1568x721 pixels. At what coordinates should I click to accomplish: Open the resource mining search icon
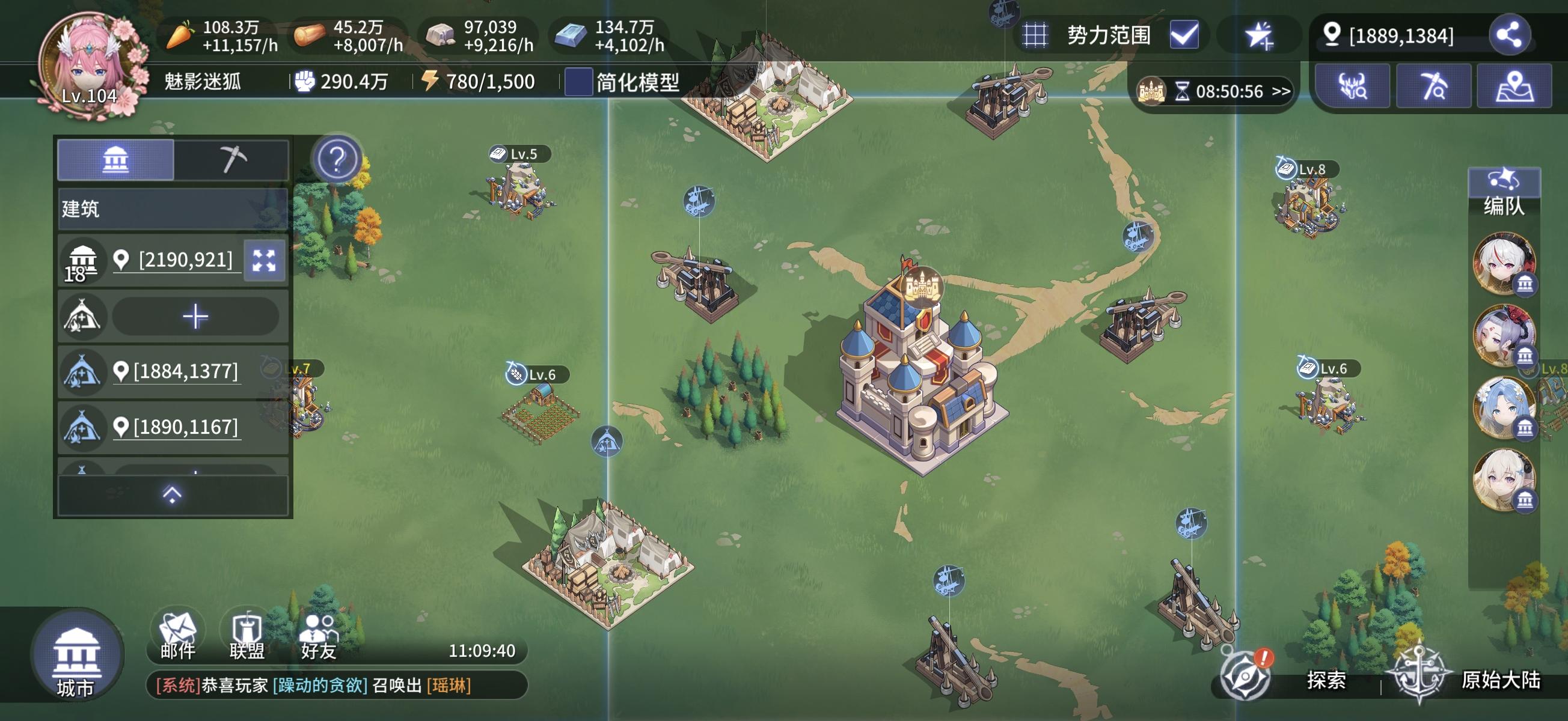click(1434, 85)
